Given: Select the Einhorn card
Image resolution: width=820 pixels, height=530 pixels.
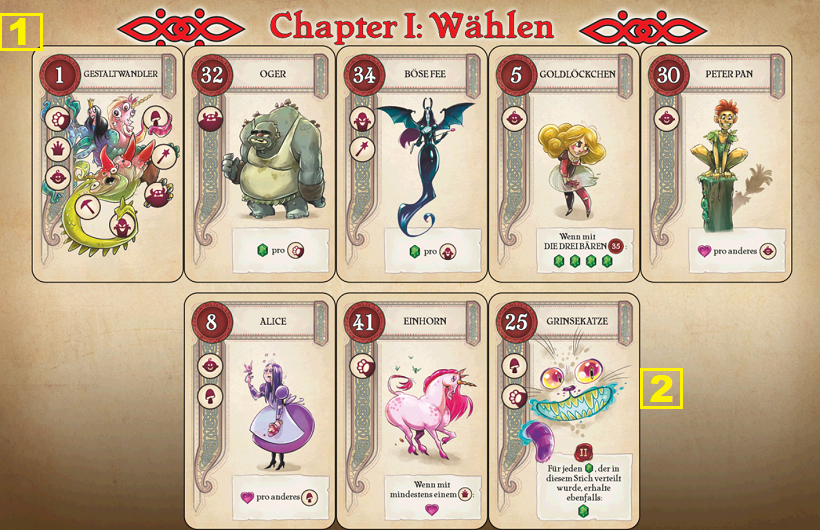Looking at the screenshot, I should coord(412,411).
